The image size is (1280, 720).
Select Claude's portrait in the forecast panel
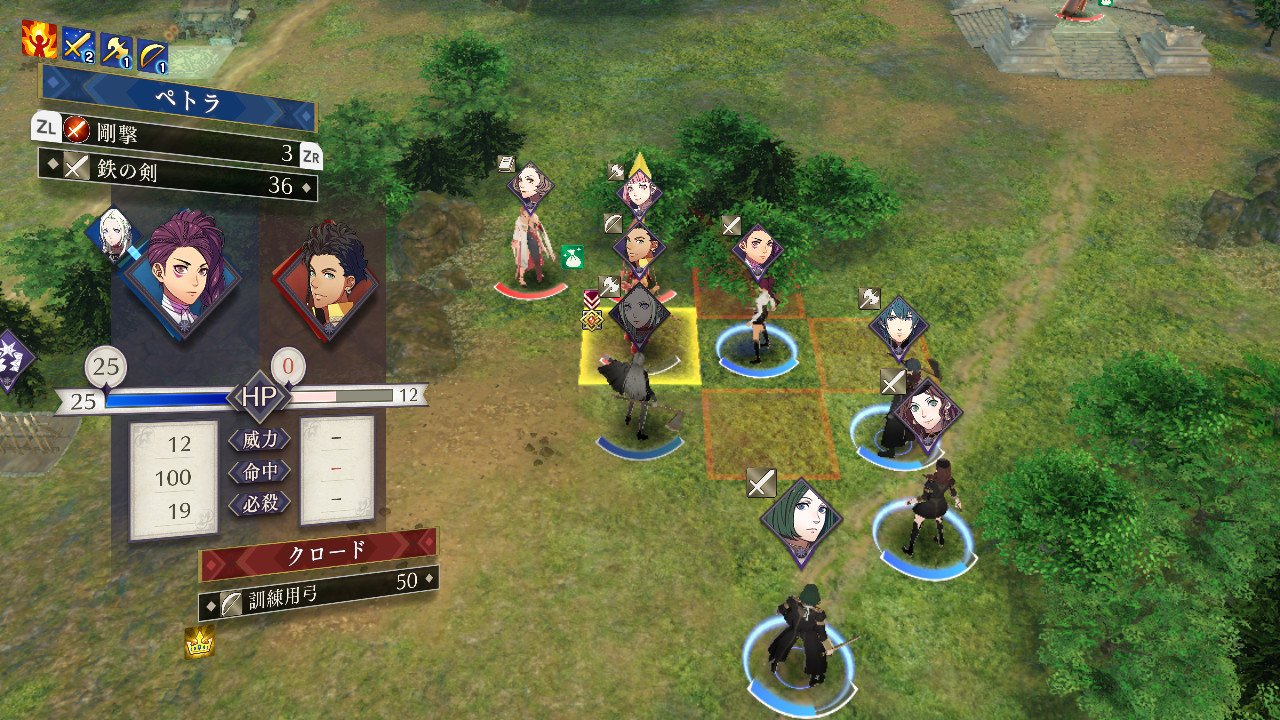click(x=324, y=278)
